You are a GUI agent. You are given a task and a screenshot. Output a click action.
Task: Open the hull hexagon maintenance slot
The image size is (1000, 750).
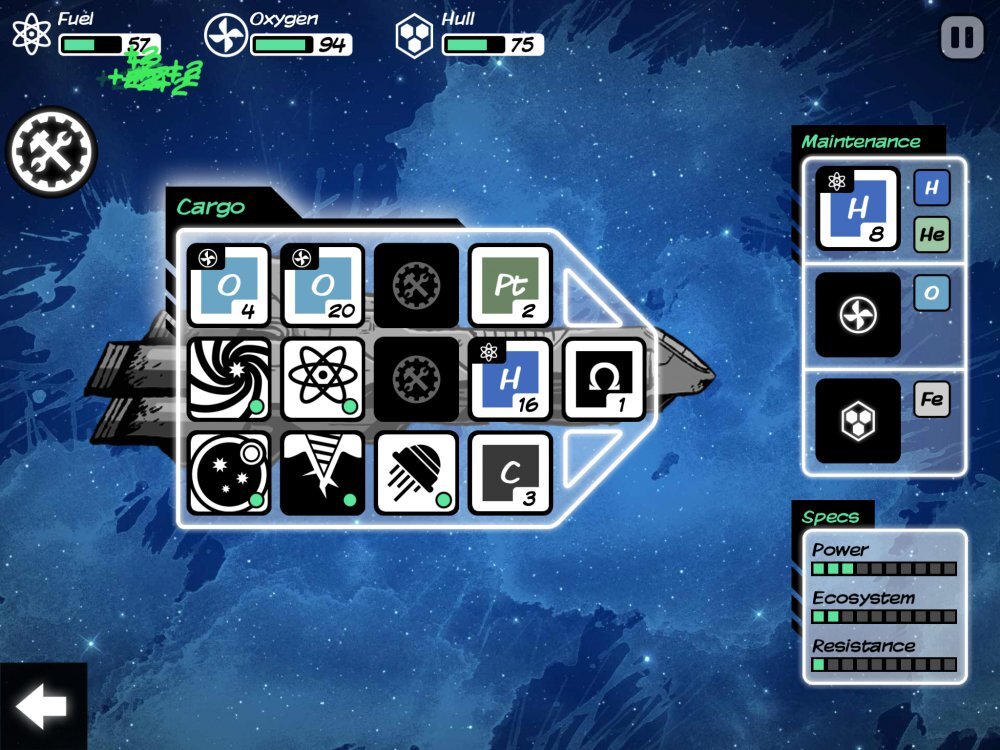857,420
